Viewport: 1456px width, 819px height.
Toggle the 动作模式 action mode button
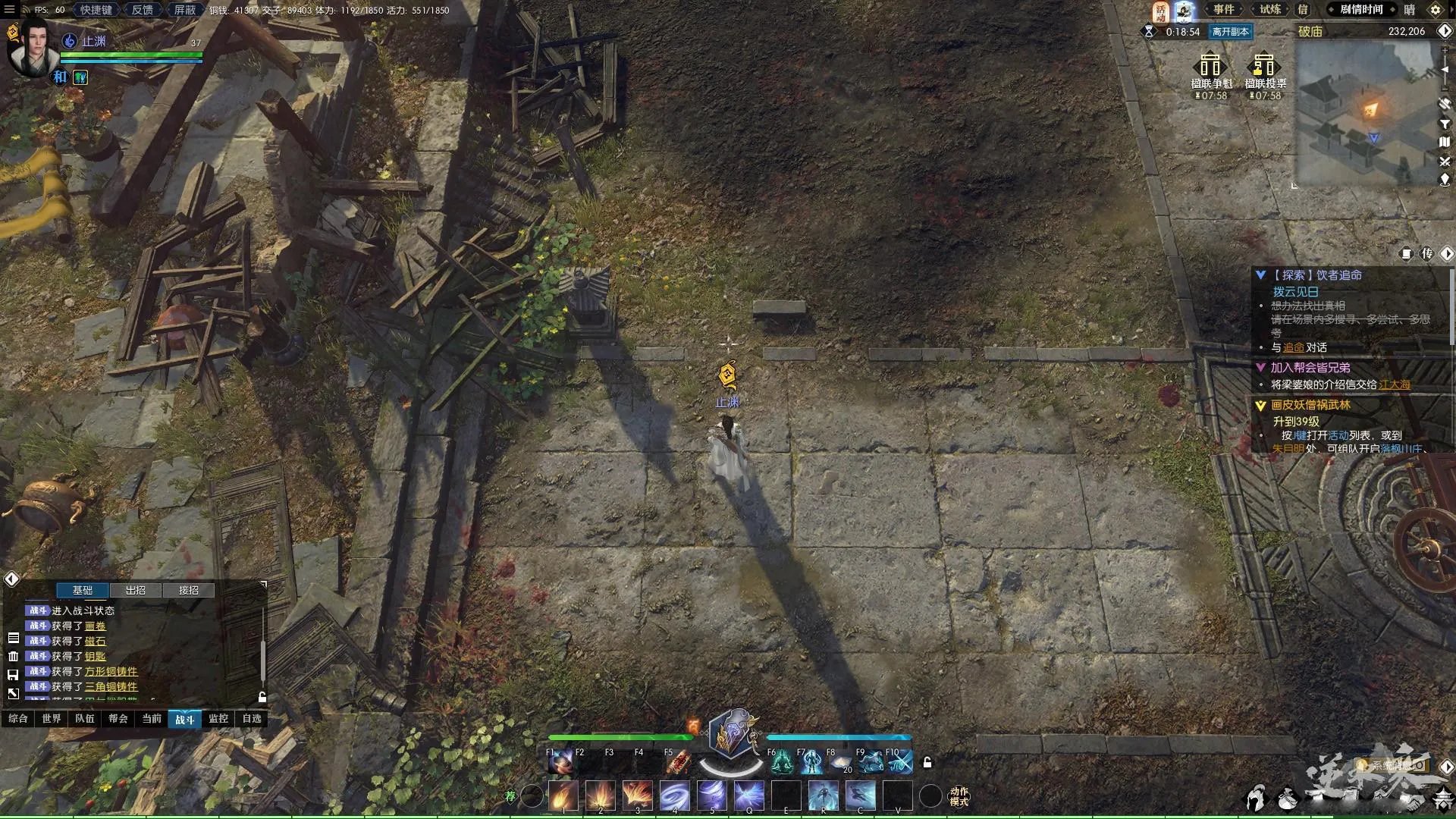coord(959,796)
